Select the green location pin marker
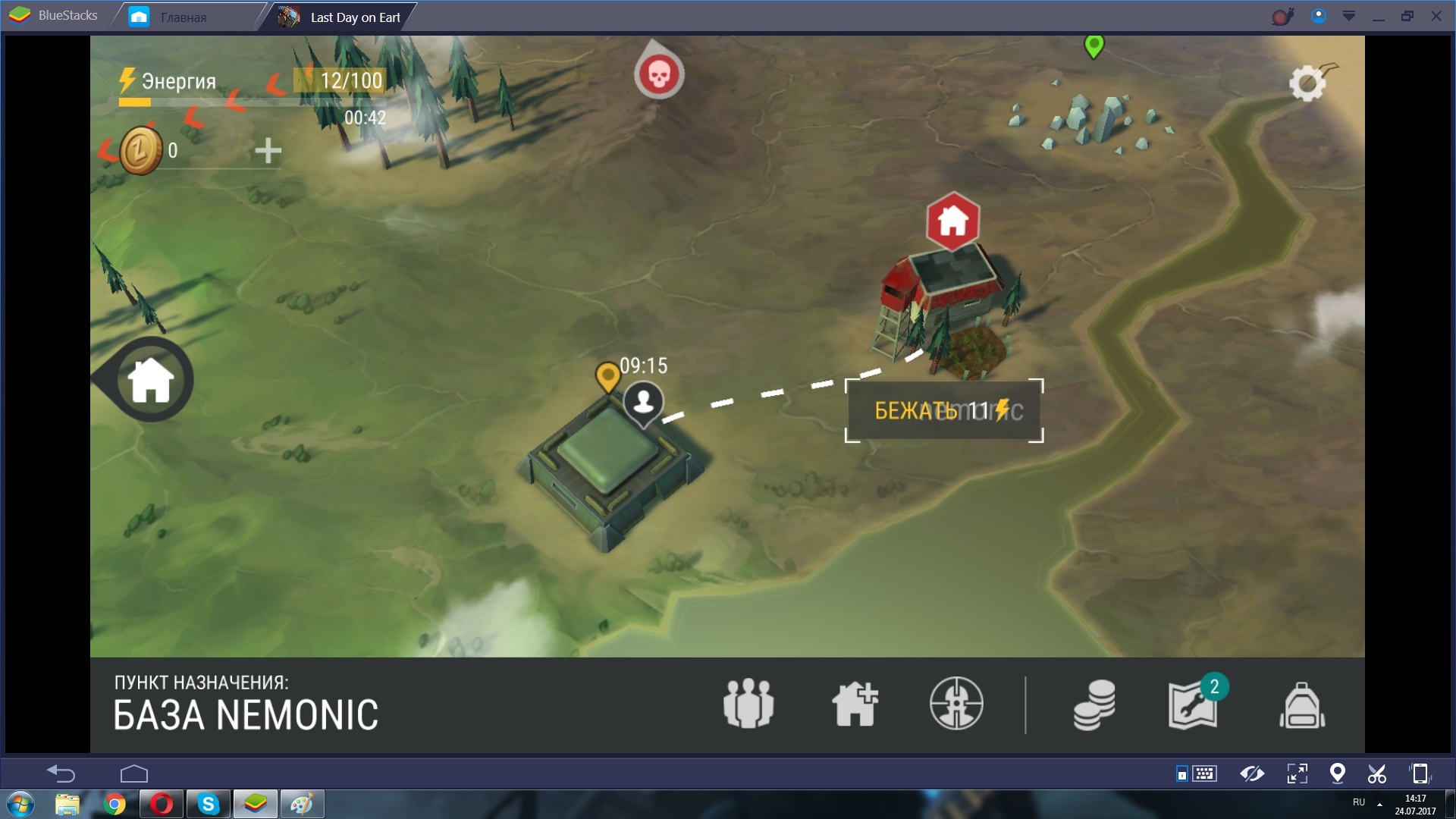The width and height of the screenshot is (1456, 819). point(1094,45)
